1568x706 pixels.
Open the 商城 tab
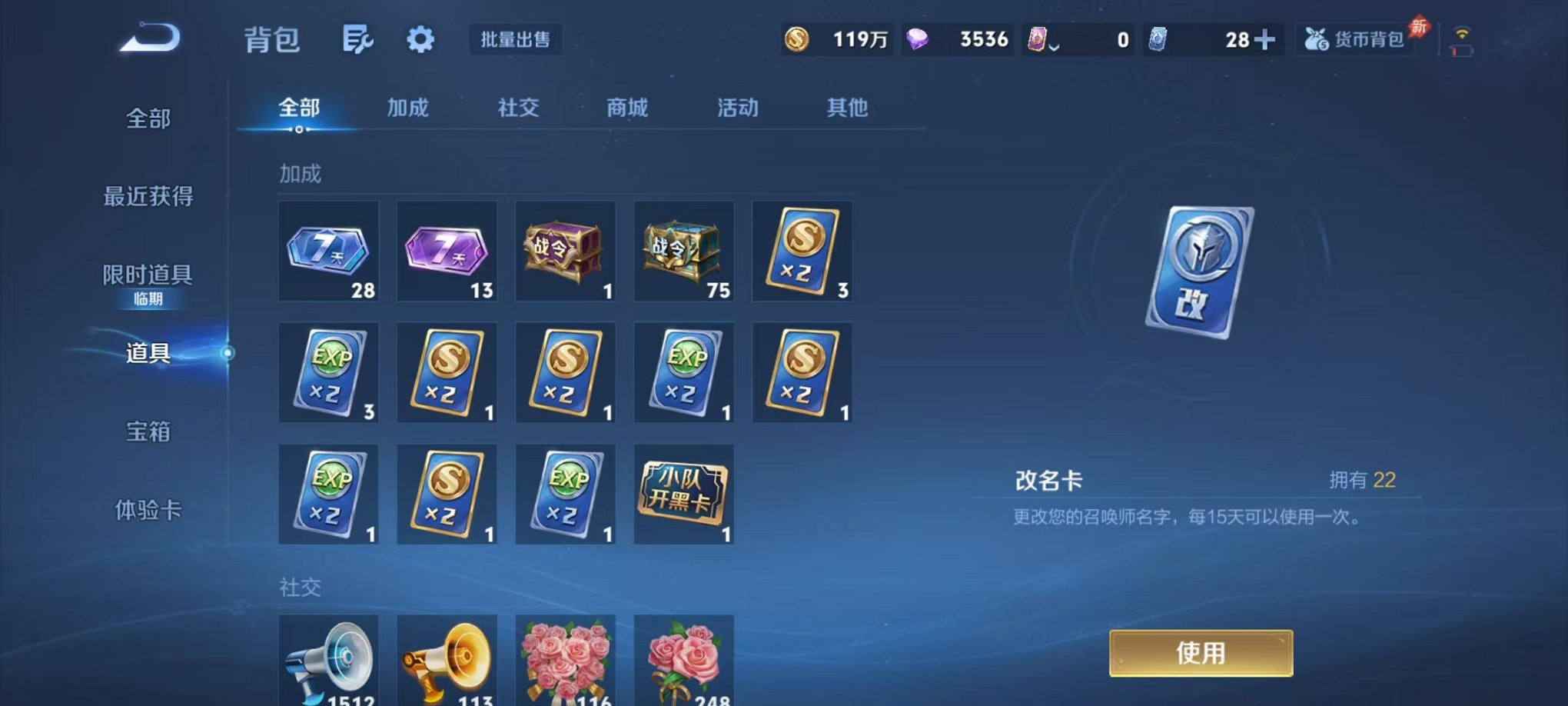(x=626, y=108)
